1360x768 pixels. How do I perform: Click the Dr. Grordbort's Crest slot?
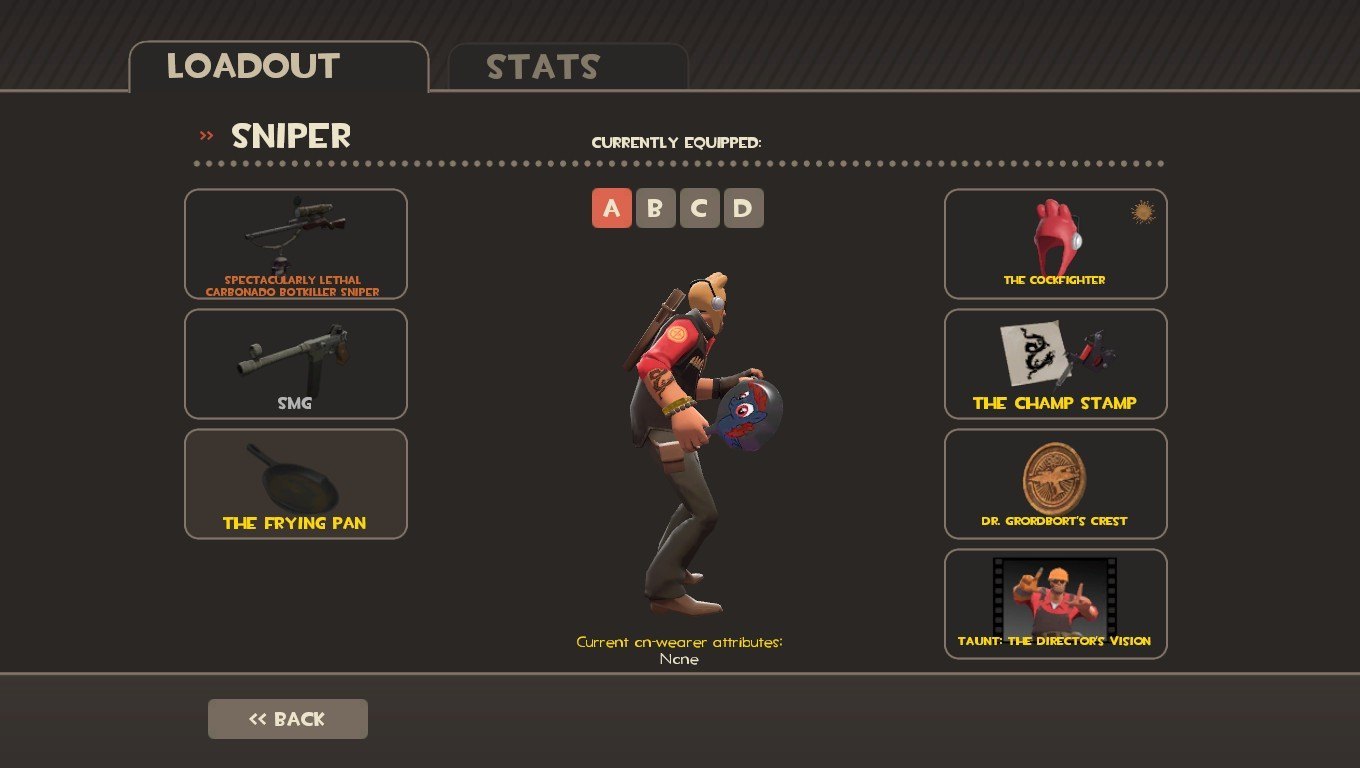click(1056, 484)
